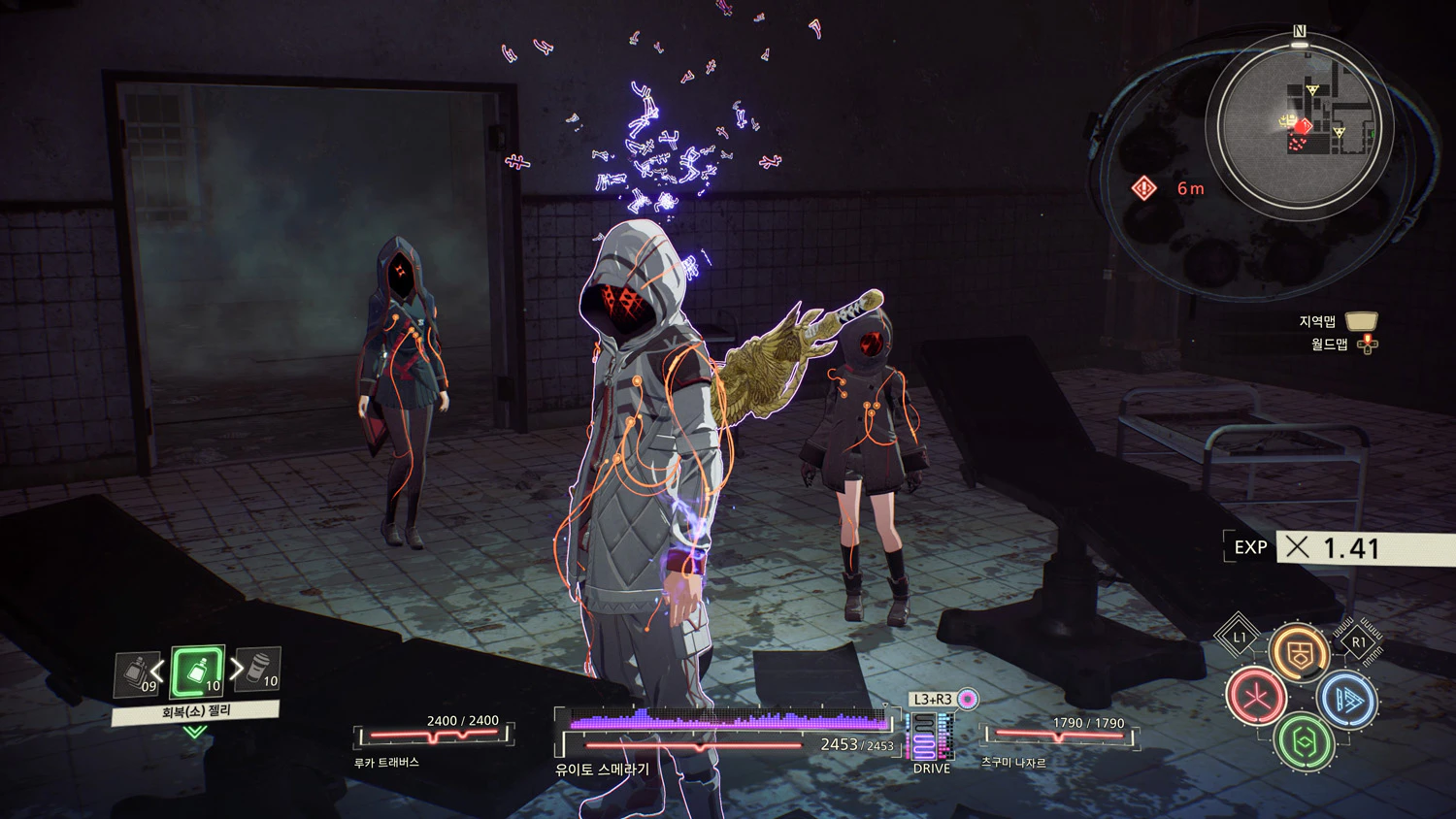
Task: Select the bottle item with count 09
Action: 138,673
